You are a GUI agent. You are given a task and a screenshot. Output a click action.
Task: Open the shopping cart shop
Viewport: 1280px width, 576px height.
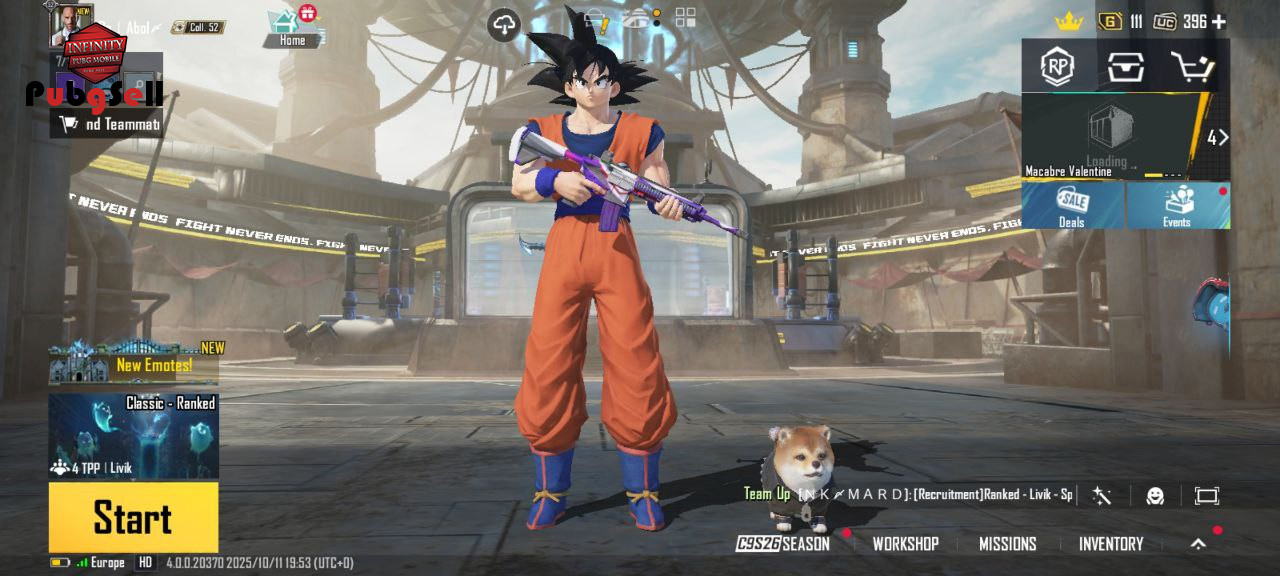(x=1192, y=67)
